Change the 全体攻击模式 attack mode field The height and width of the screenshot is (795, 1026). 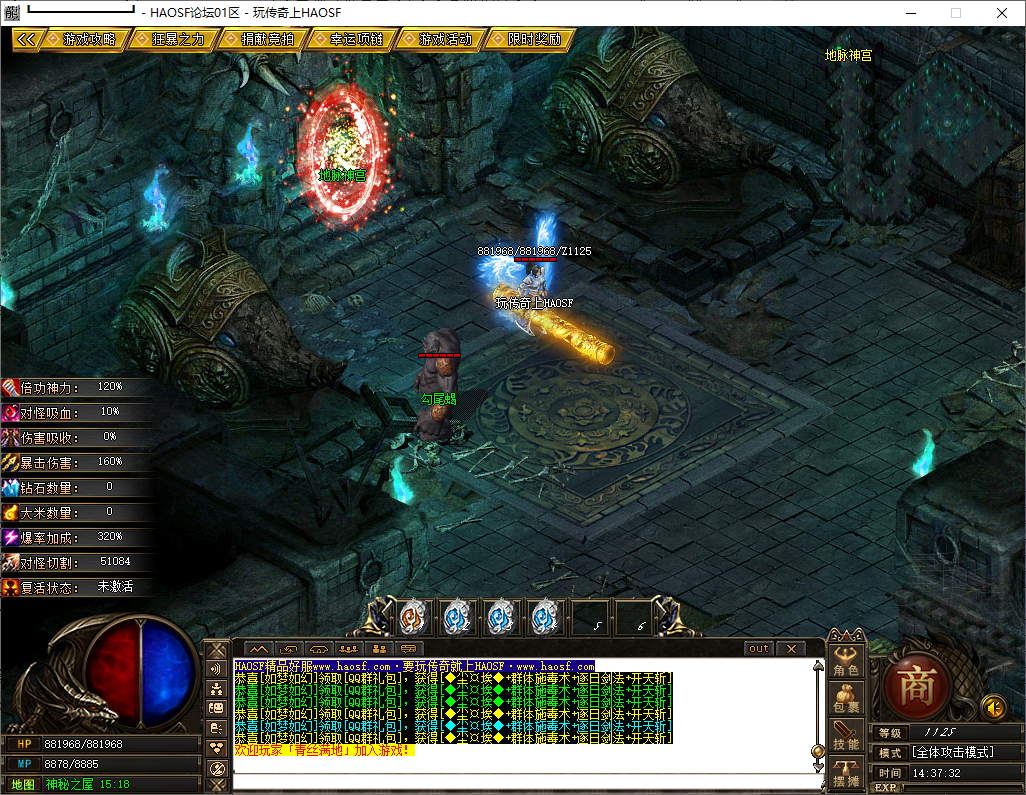point(963,752)
